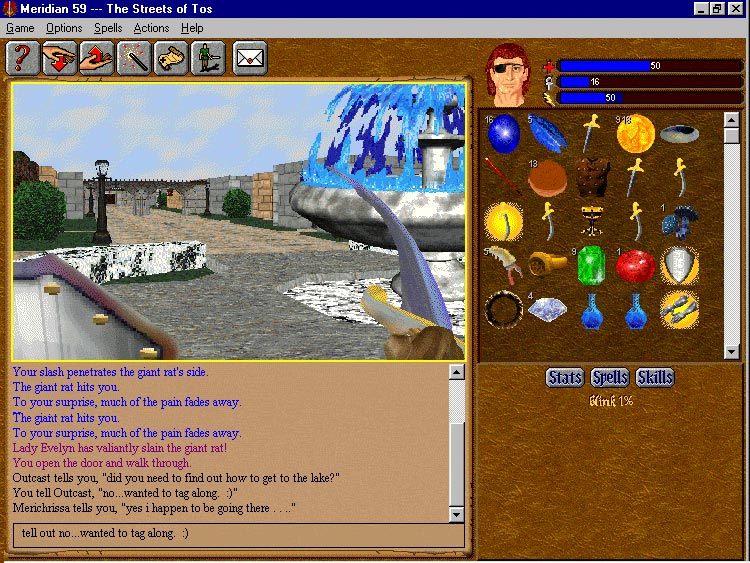Switch to the Skills panel
The image size is (750, 563).
coord(655,377)
